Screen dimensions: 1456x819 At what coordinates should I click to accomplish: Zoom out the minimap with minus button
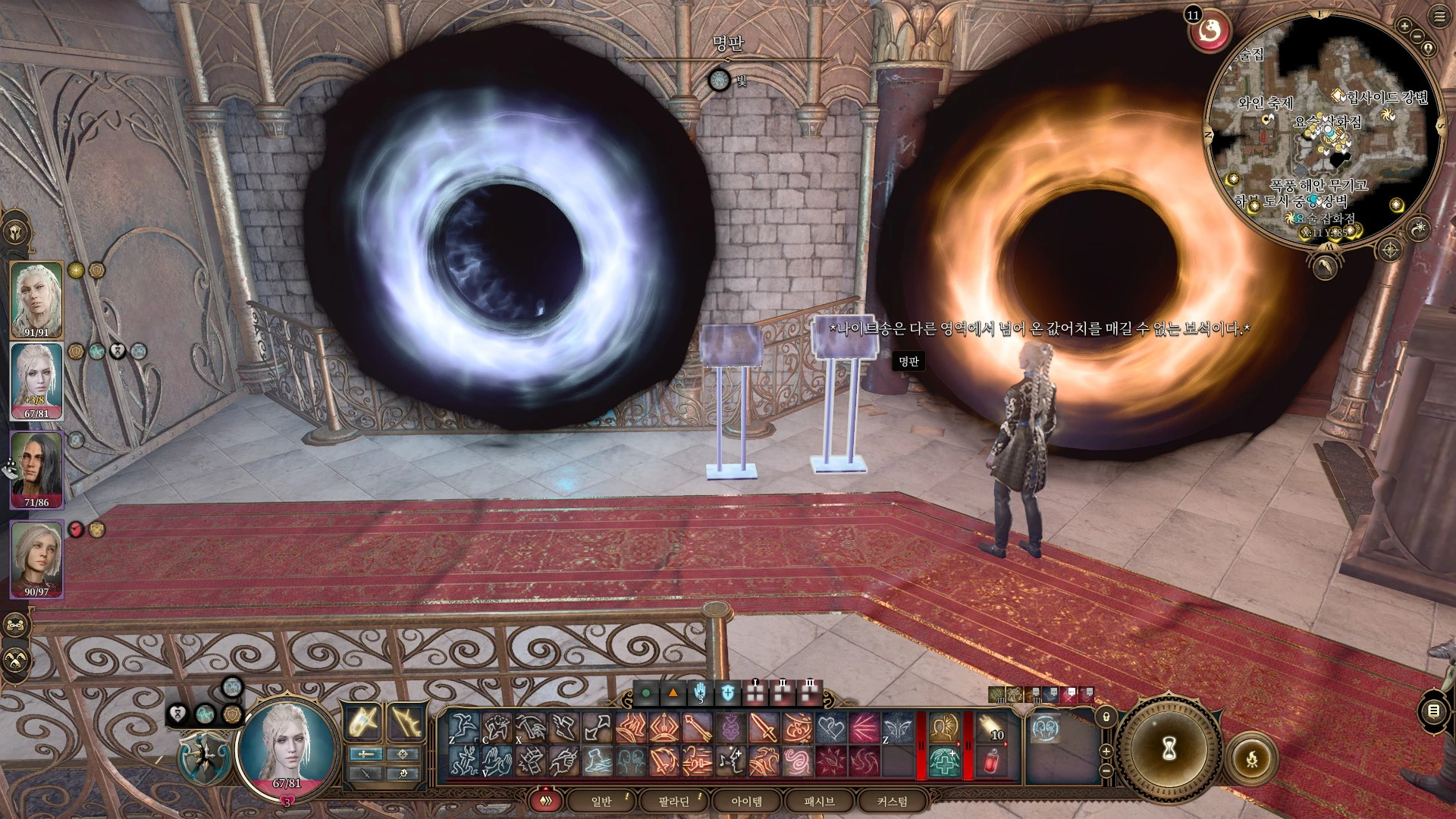tap(1417, 36)
